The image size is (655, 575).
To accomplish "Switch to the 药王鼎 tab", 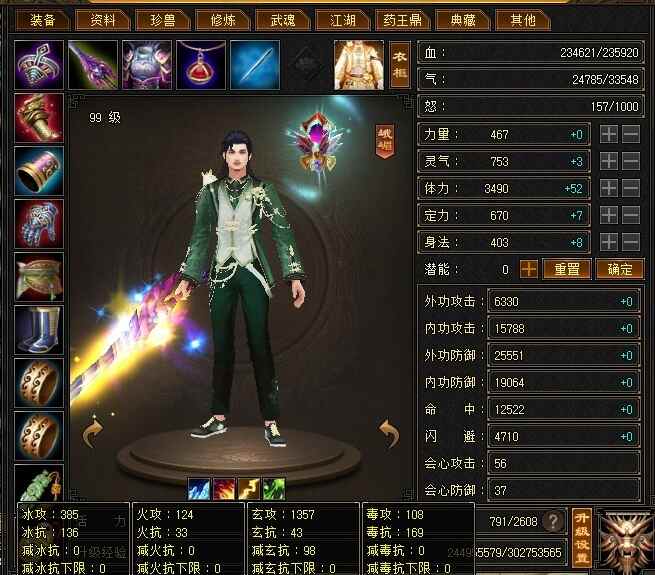I will tap(402, 20).
